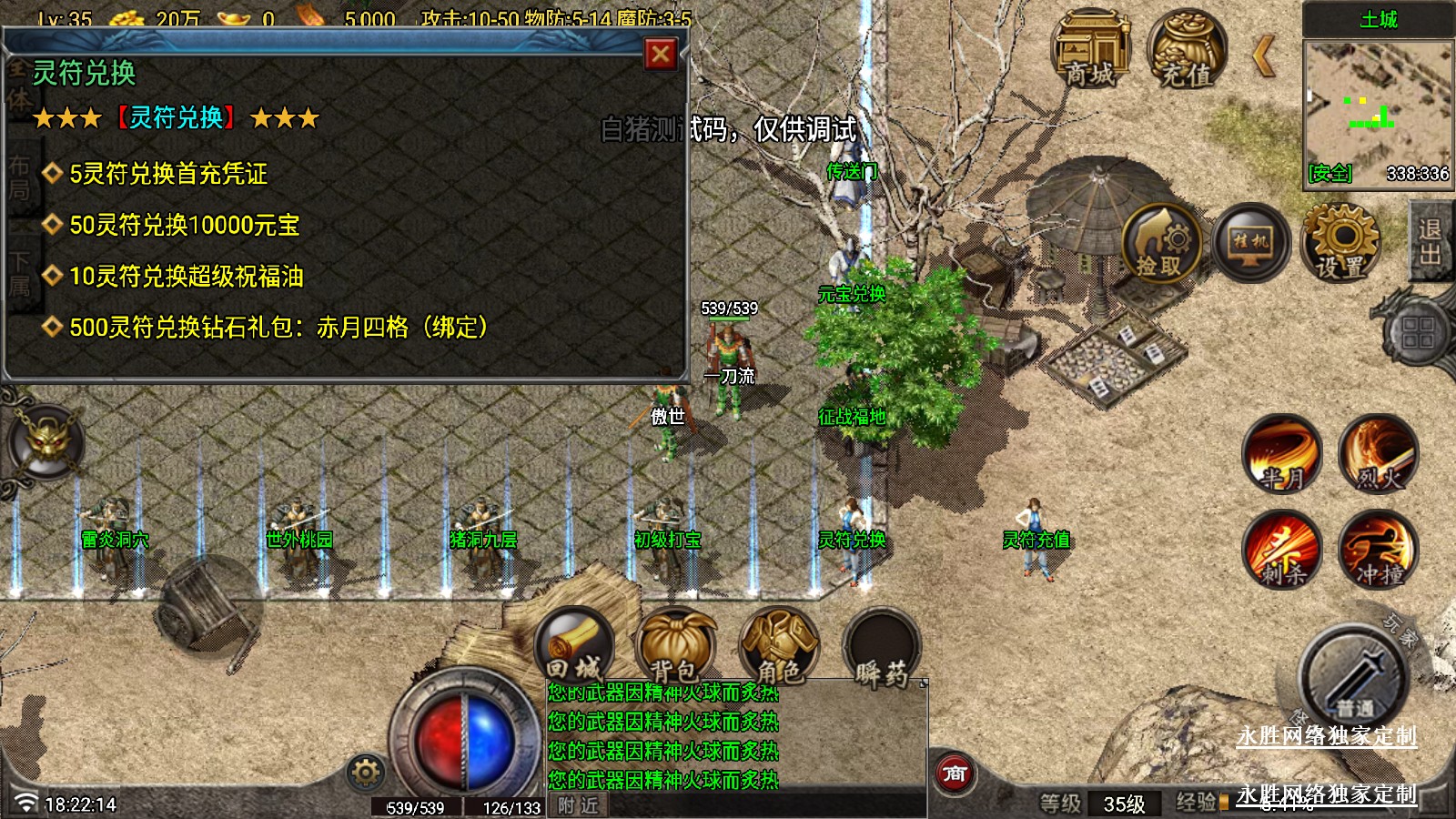Pick 10灵符兑换超级祝福油 option

click(x=186, y=276)
